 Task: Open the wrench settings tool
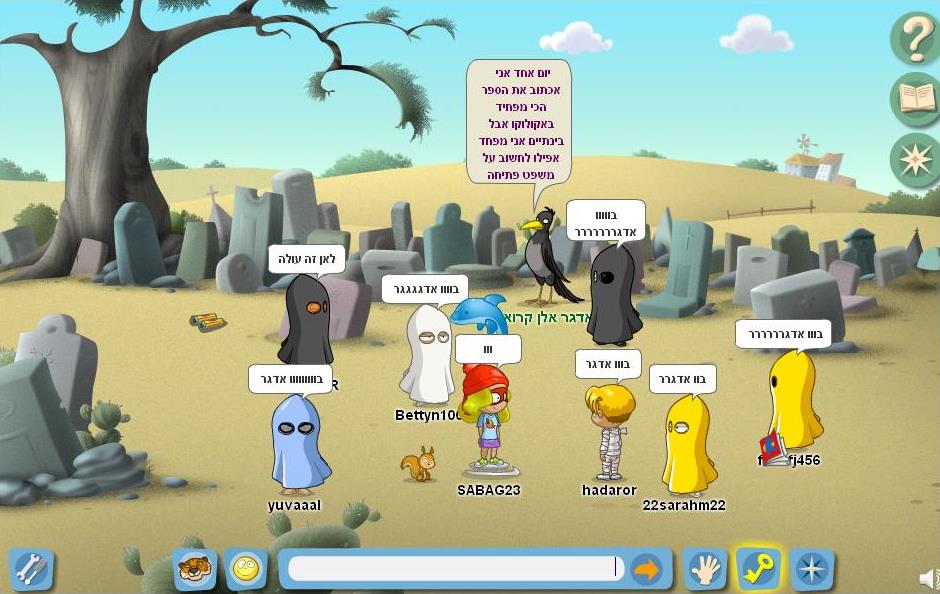click(31, 569)
